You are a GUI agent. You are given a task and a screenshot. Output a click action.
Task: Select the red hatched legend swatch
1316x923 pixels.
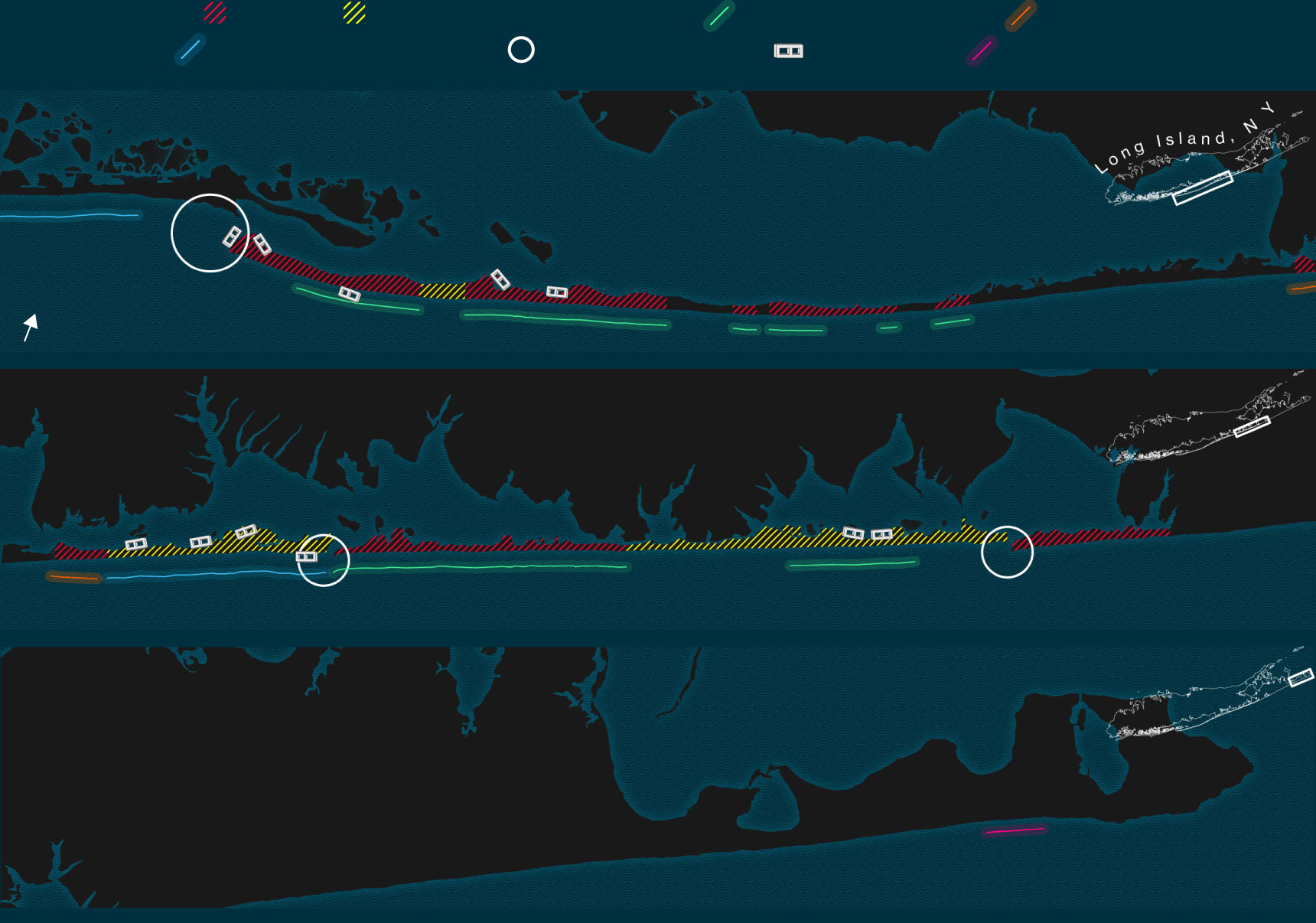(215, 13)
